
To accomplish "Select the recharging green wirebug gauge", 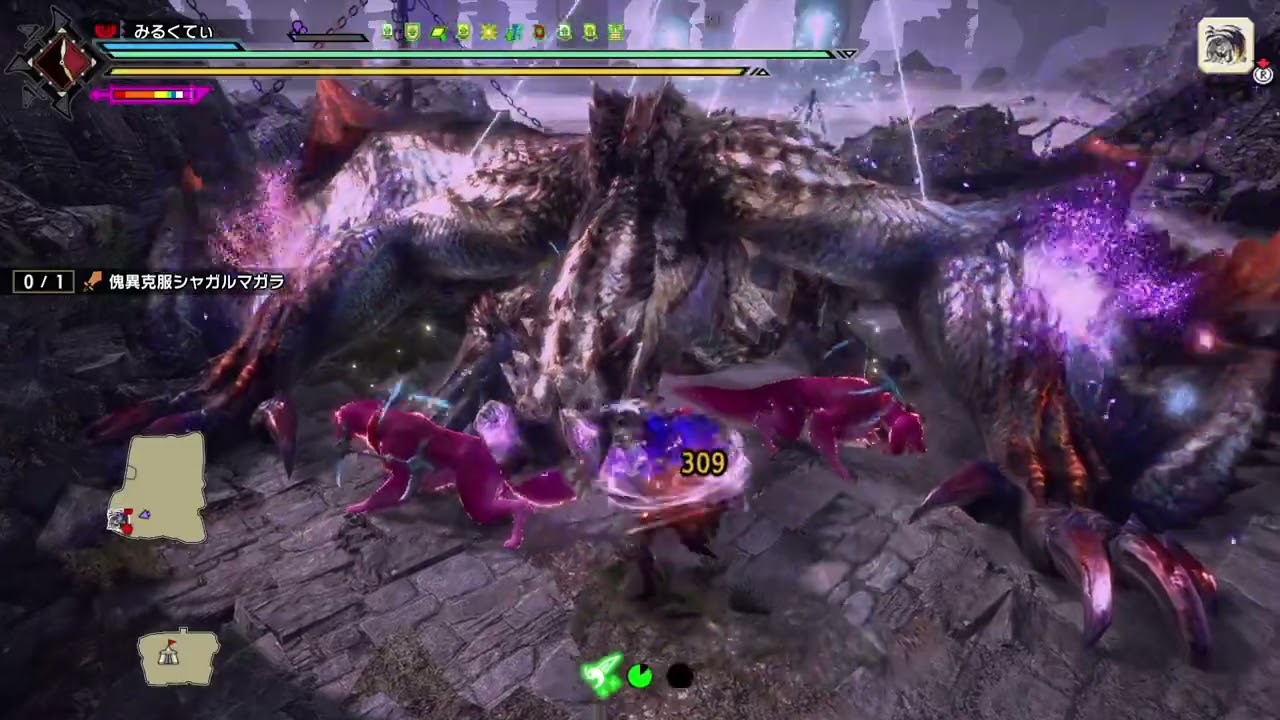I will click(640, 677).
